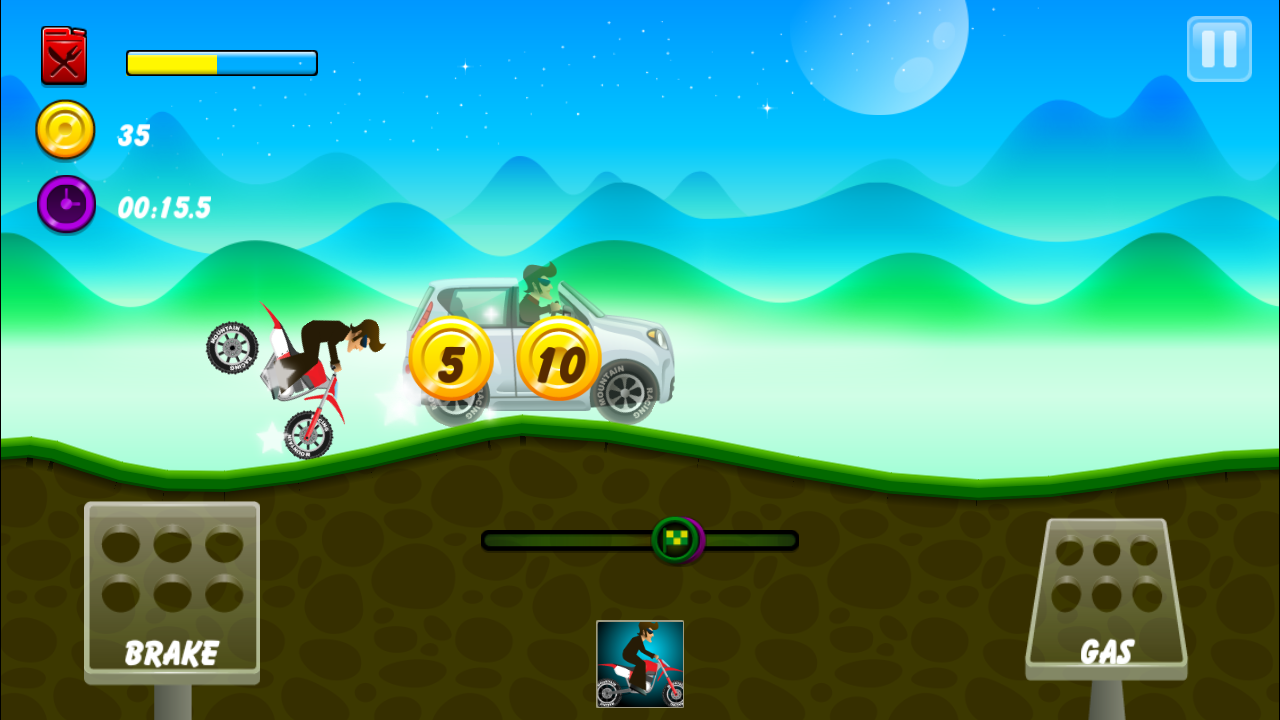The height and width of the screenshot is (720, 1280).
Task: Tap the motorbike rider thumbnail
Action: [x=640, y=663]
